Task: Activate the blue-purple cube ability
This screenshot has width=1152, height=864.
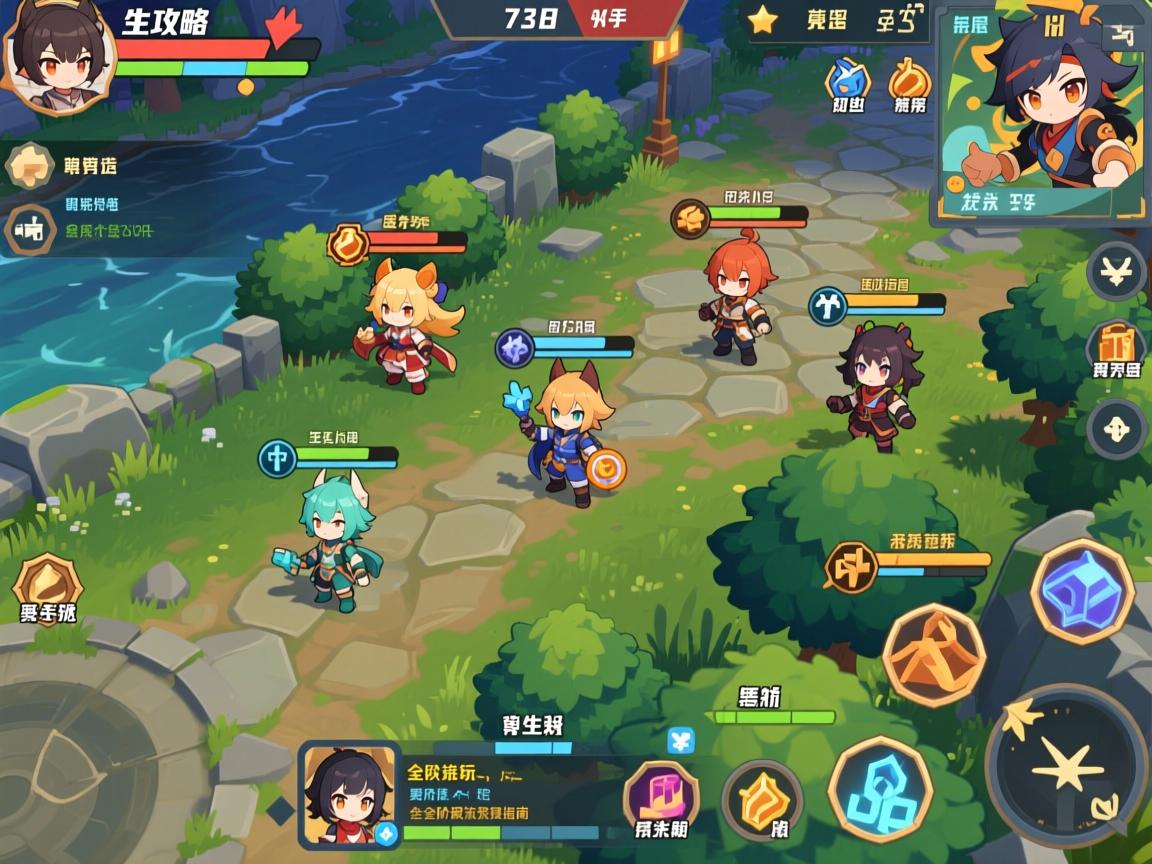Action: tap(1082, 590)
